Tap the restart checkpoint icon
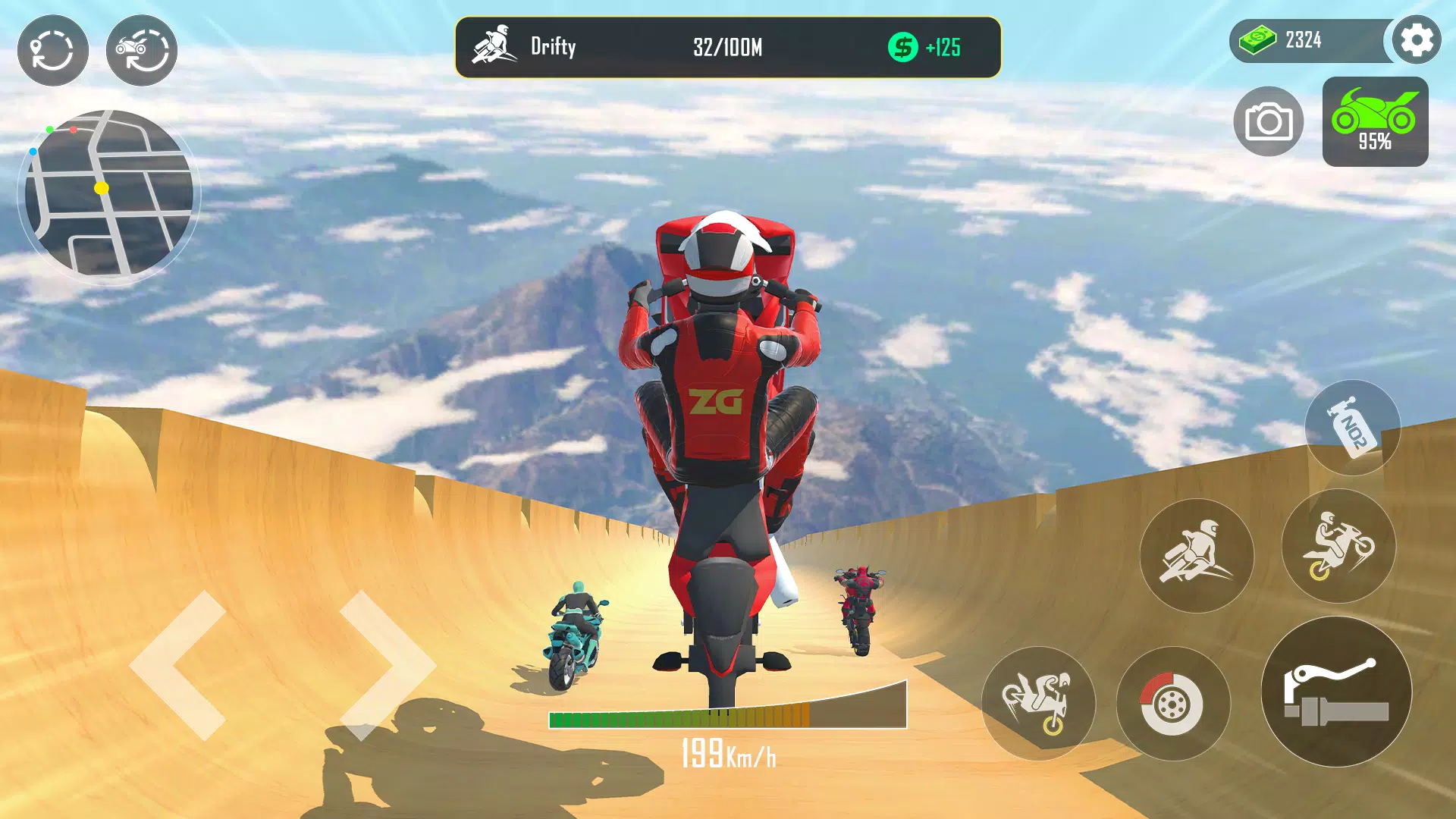This screenshot has width=1456, height=819. click(x=53, y=51)
